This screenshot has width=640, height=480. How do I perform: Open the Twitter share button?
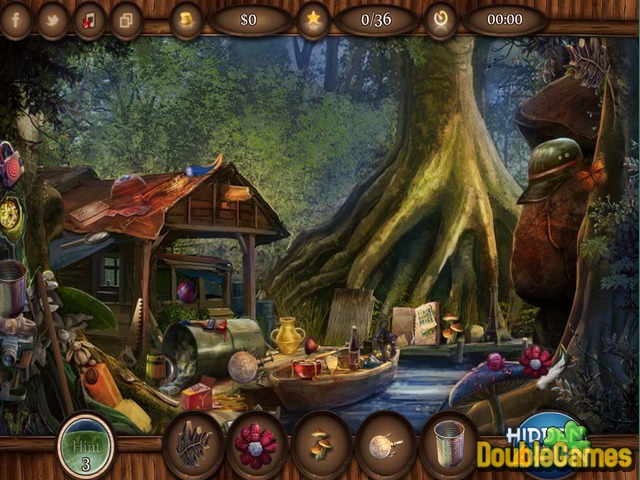tap(53, 19)
